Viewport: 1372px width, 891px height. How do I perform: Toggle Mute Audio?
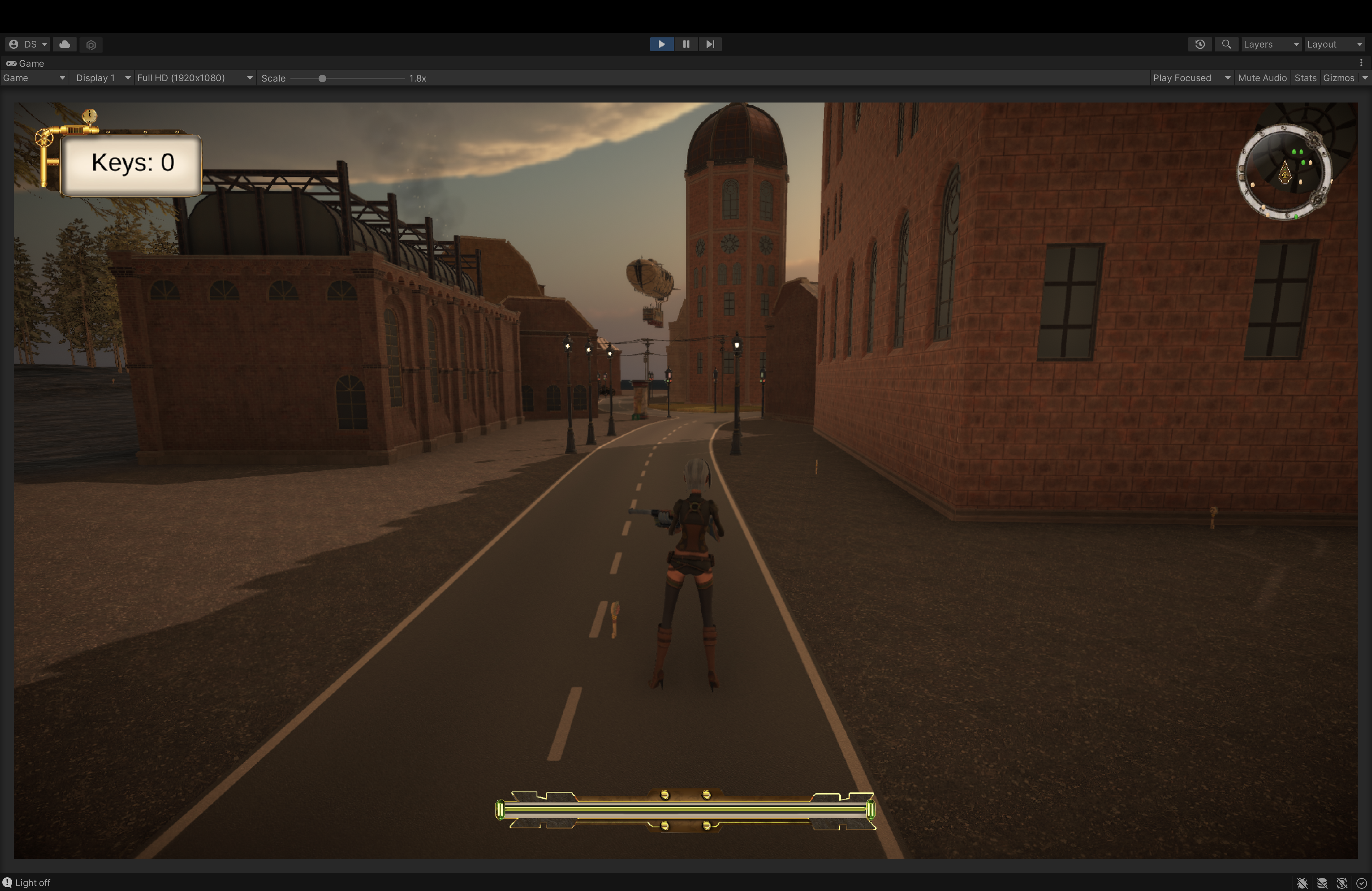tap(1262, 79)
